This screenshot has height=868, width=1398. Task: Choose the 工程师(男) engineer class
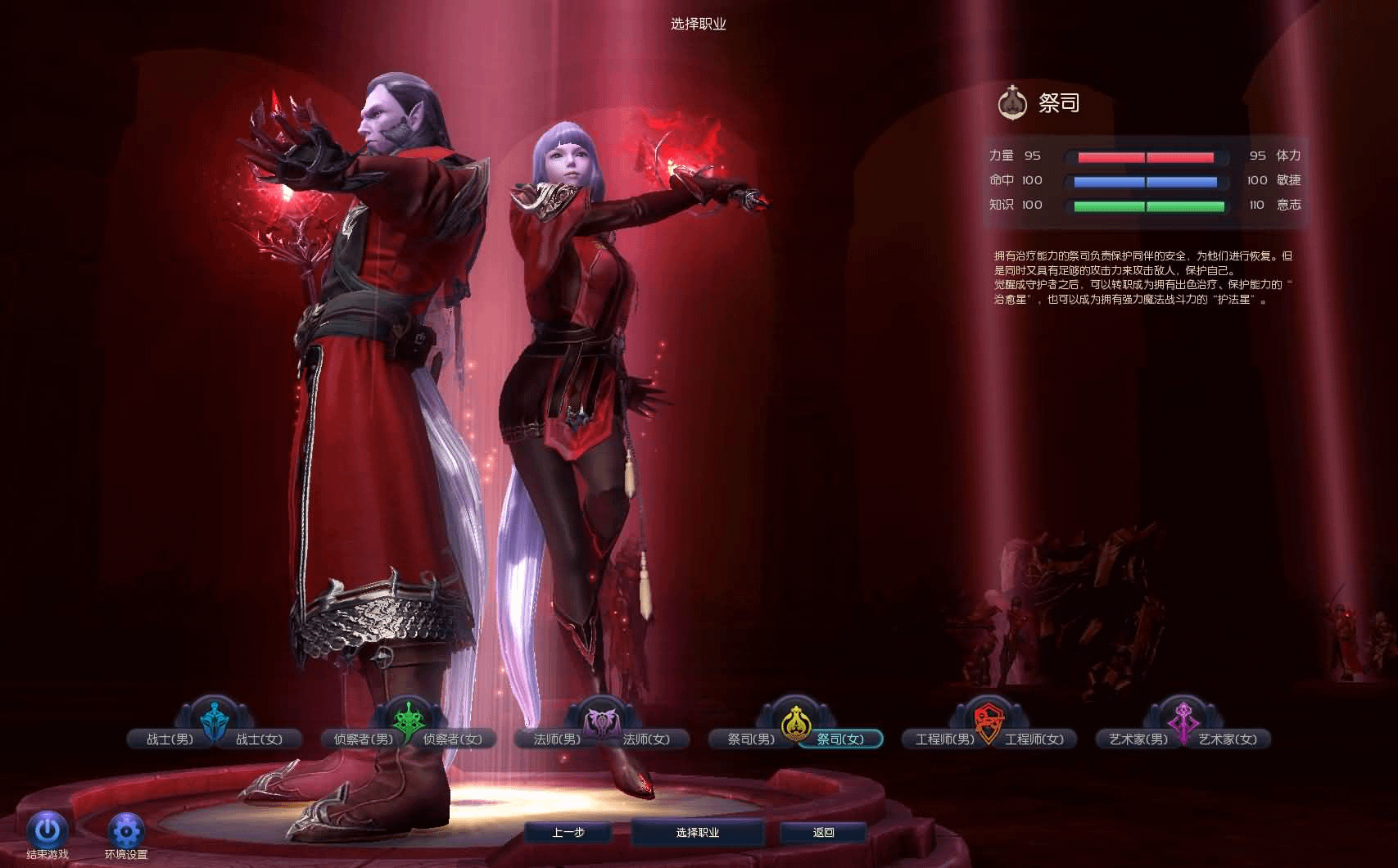pyautogui.click(x=944, y=739)
